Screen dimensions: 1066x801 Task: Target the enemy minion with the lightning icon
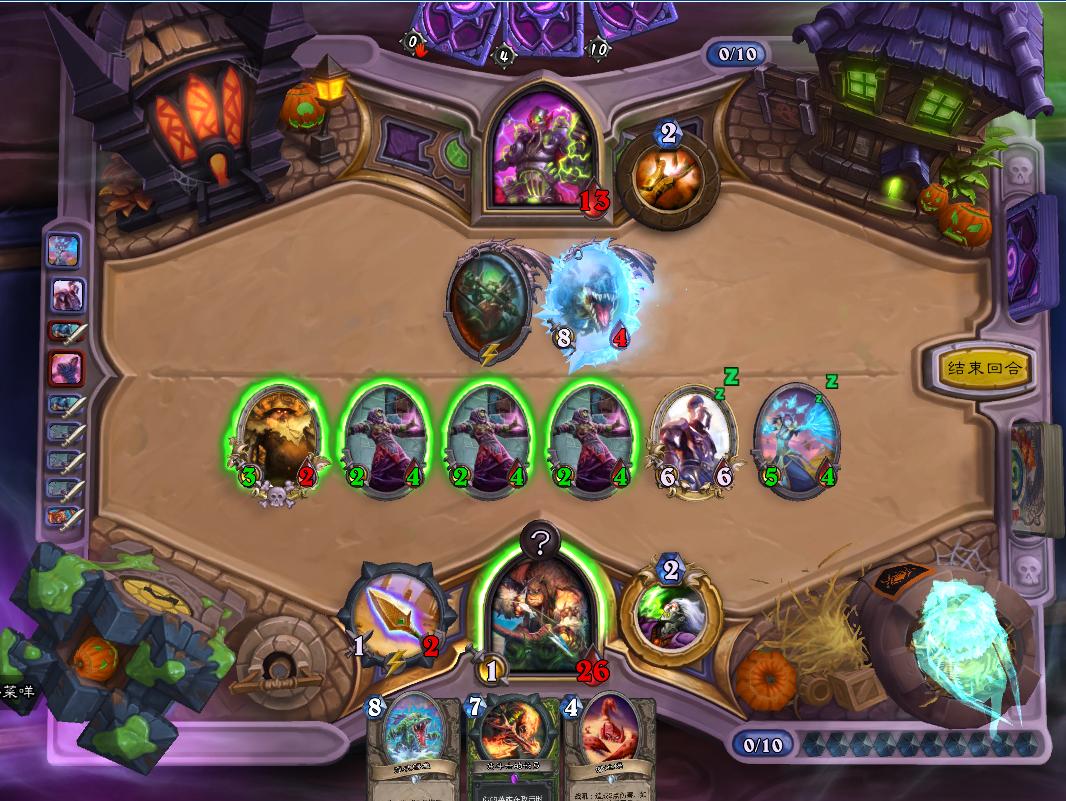tap(490, 301)
